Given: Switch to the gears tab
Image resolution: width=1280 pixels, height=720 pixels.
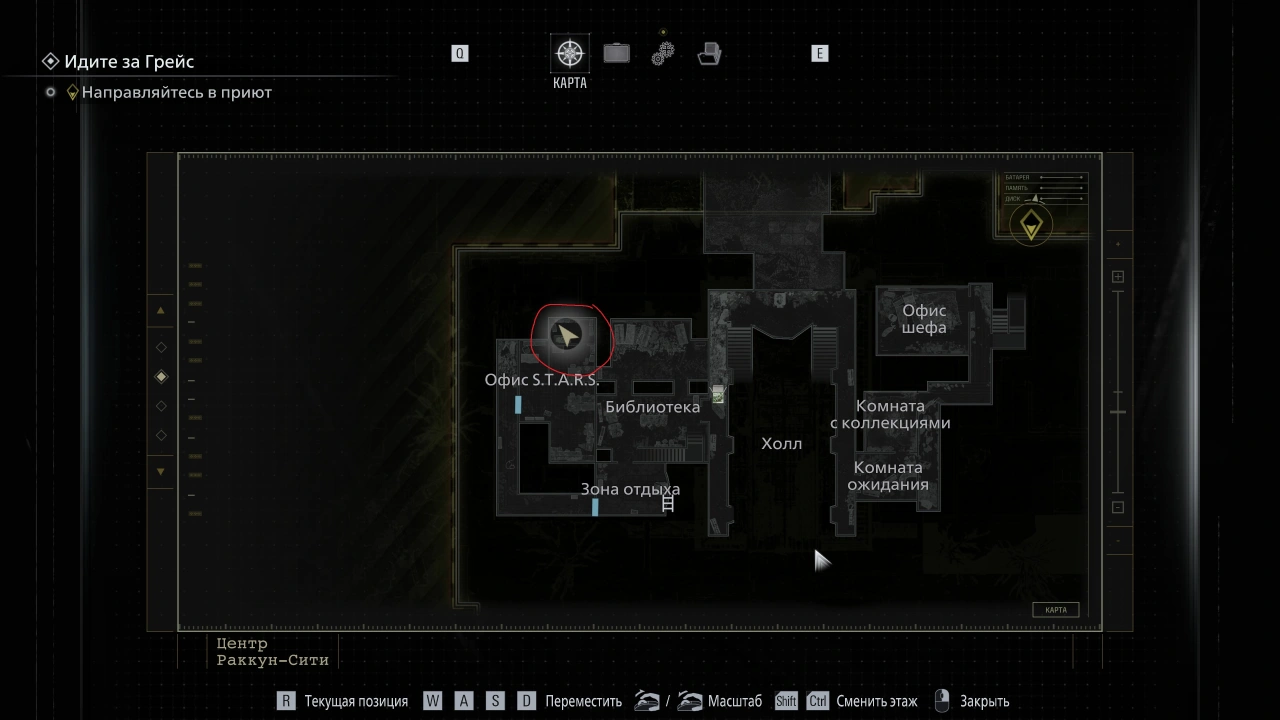Looking at the screenshot, I should [663, 53].
